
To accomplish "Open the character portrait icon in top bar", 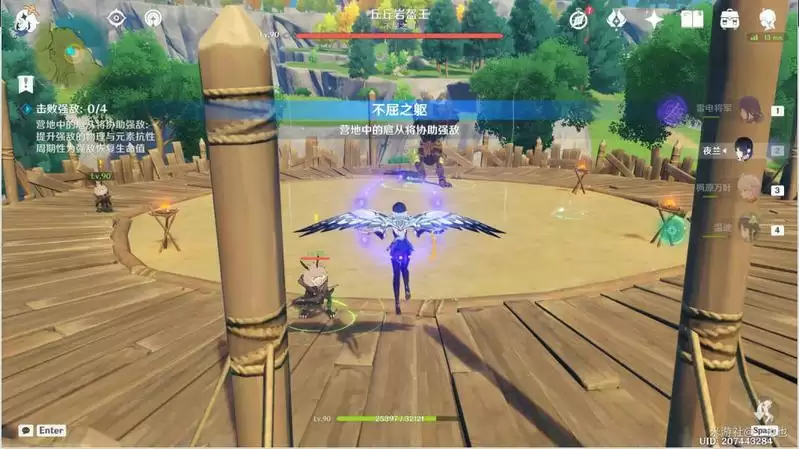I will click(x=767, y=18).
